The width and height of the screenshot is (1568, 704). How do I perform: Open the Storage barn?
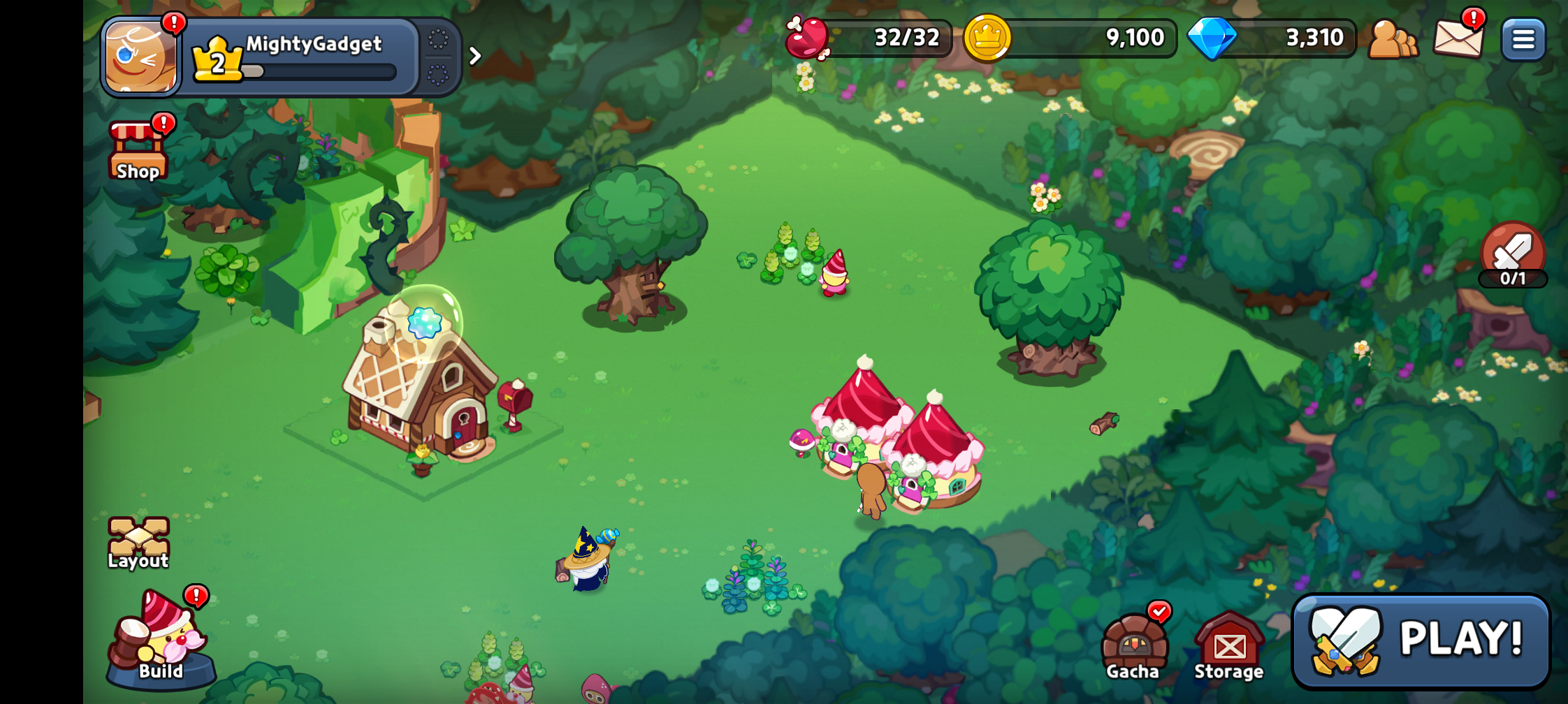(x=1229, y=646)
